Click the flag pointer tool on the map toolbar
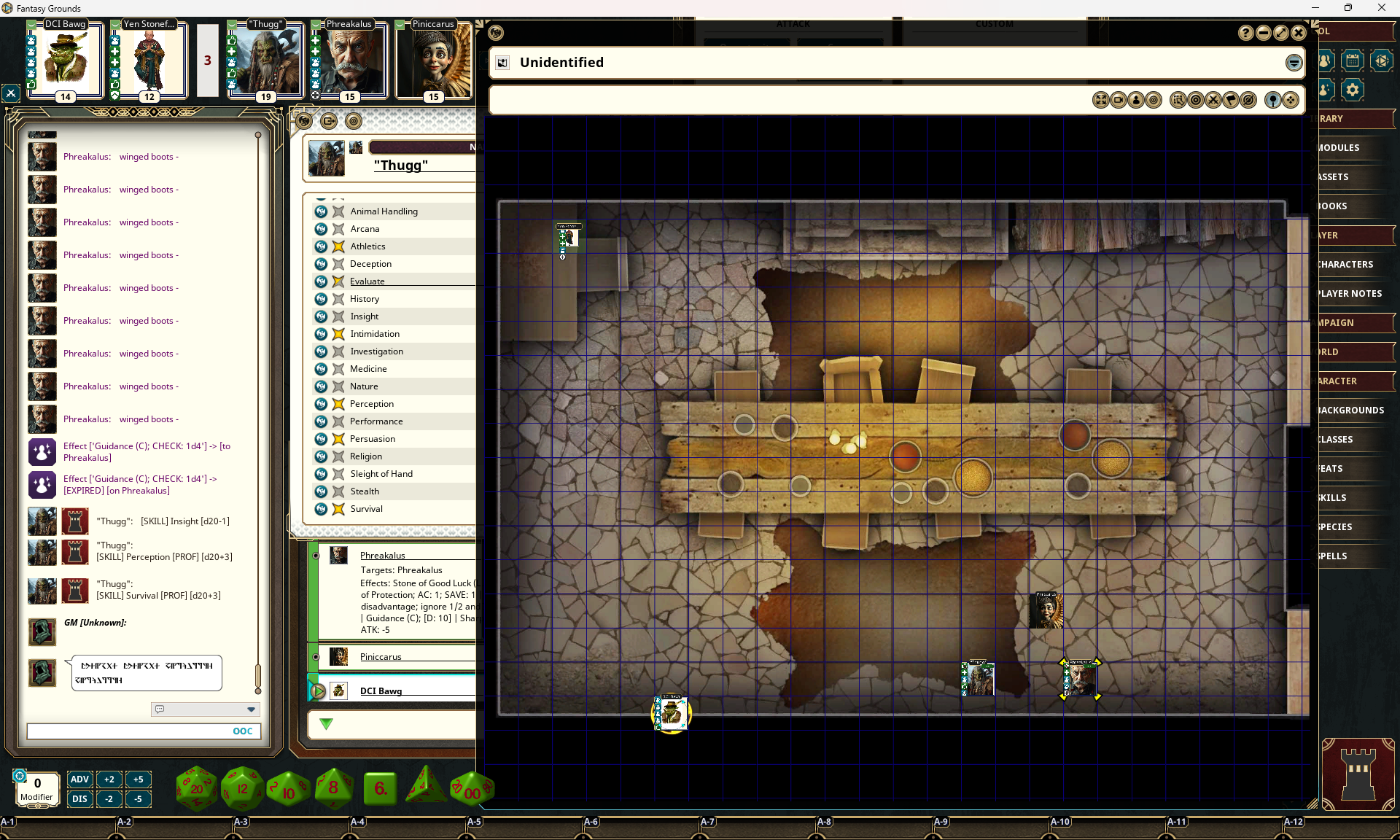The image size is (1400, 840). tap(1231, 100)
